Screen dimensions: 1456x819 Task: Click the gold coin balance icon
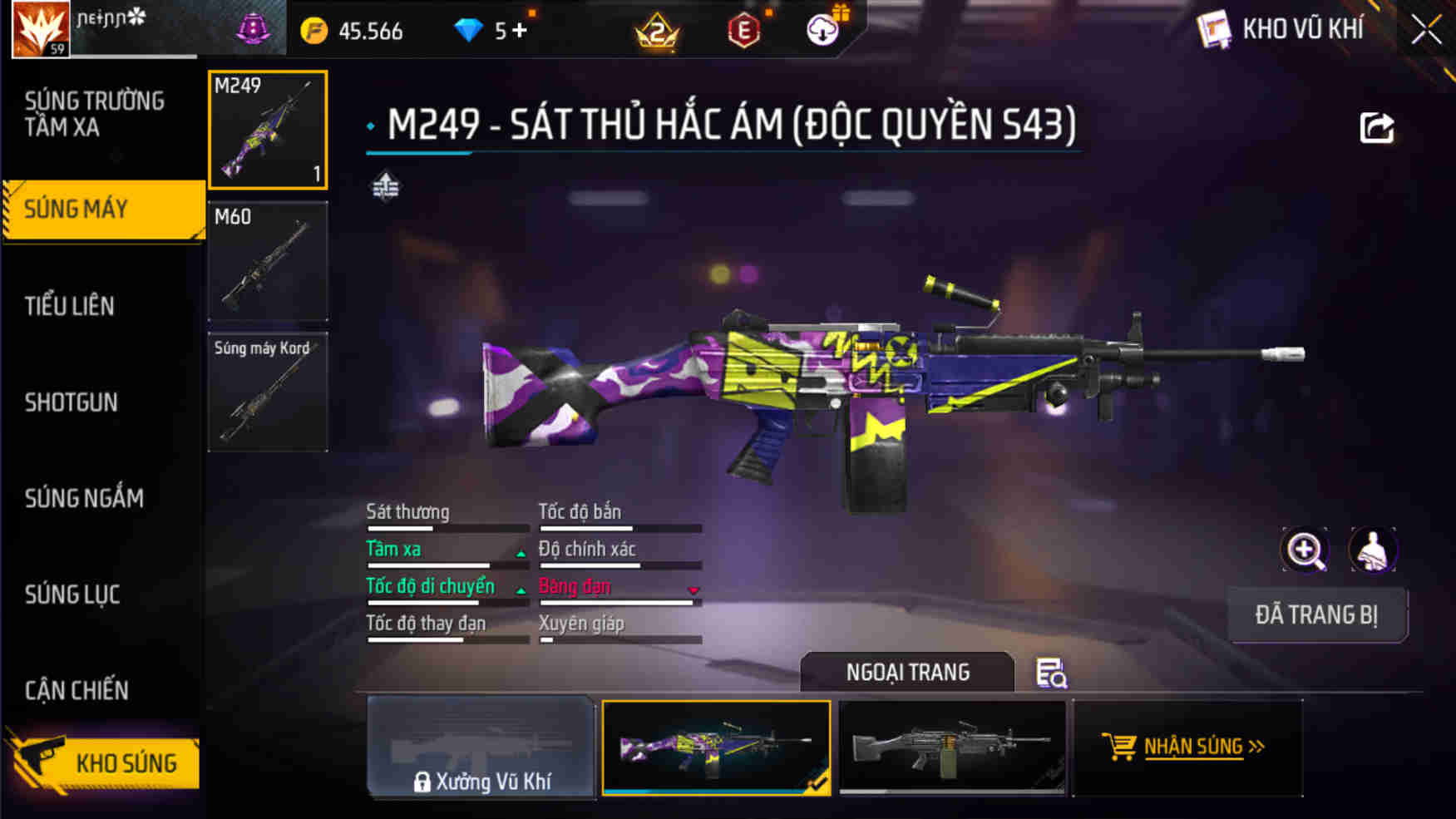coord(313,30)
